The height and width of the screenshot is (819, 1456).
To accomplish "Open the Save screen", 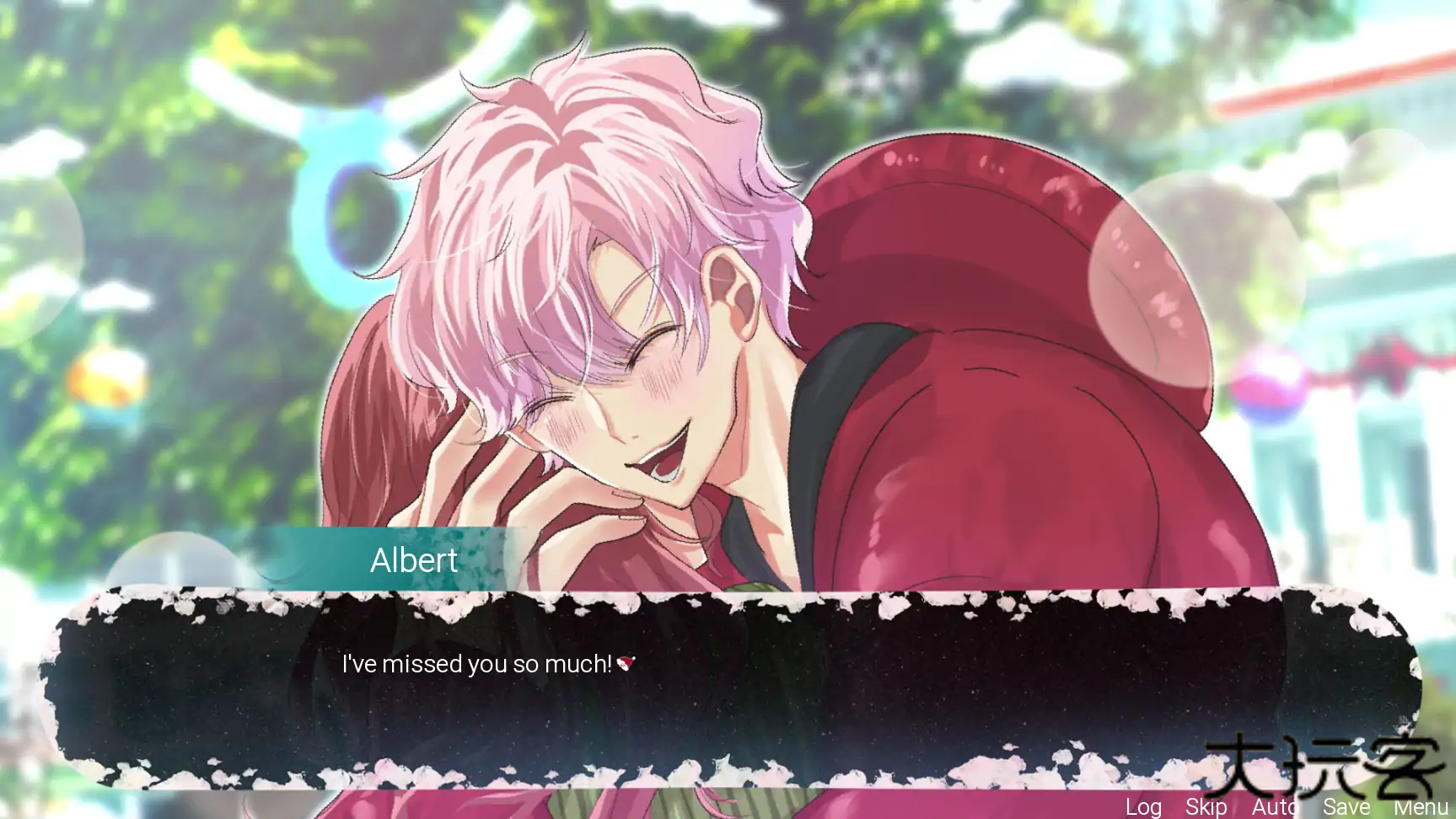I will (x=1346, y=807).
